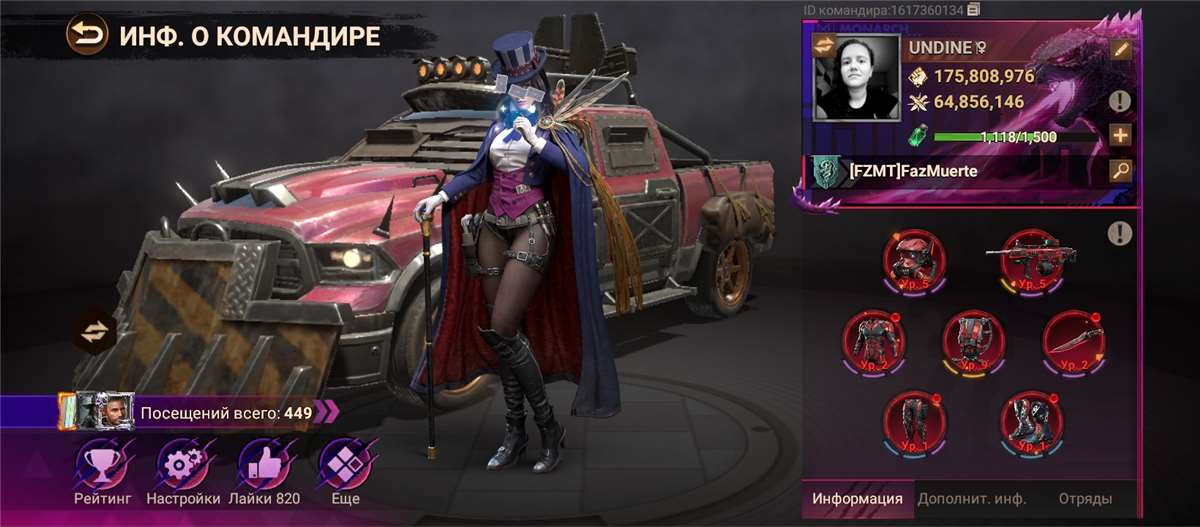Search alliance FazMuerte with the magnifier button
This screenshot has width=1200, height=527.
(x=1120, y=171)
